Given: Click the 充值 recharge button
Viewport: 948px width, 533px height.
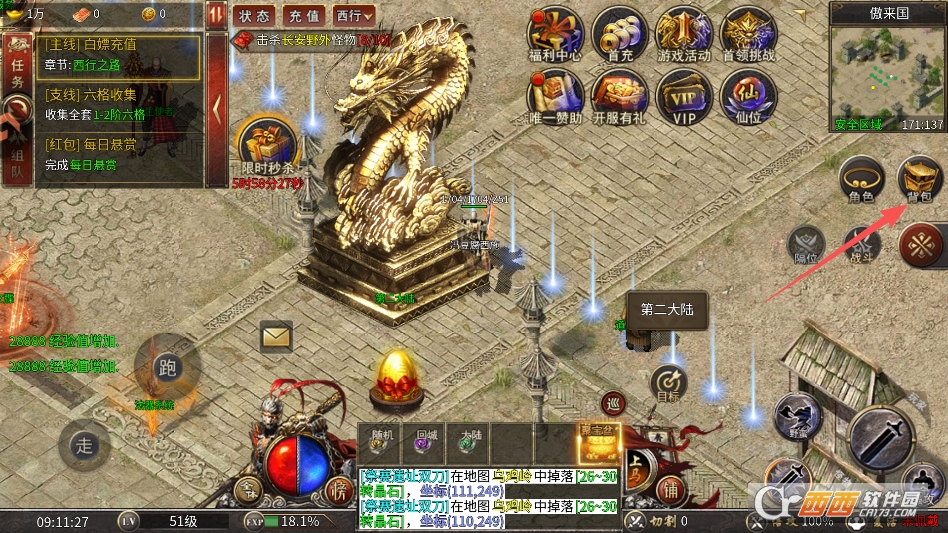Looking at the screenshot, I should (304, 16).
